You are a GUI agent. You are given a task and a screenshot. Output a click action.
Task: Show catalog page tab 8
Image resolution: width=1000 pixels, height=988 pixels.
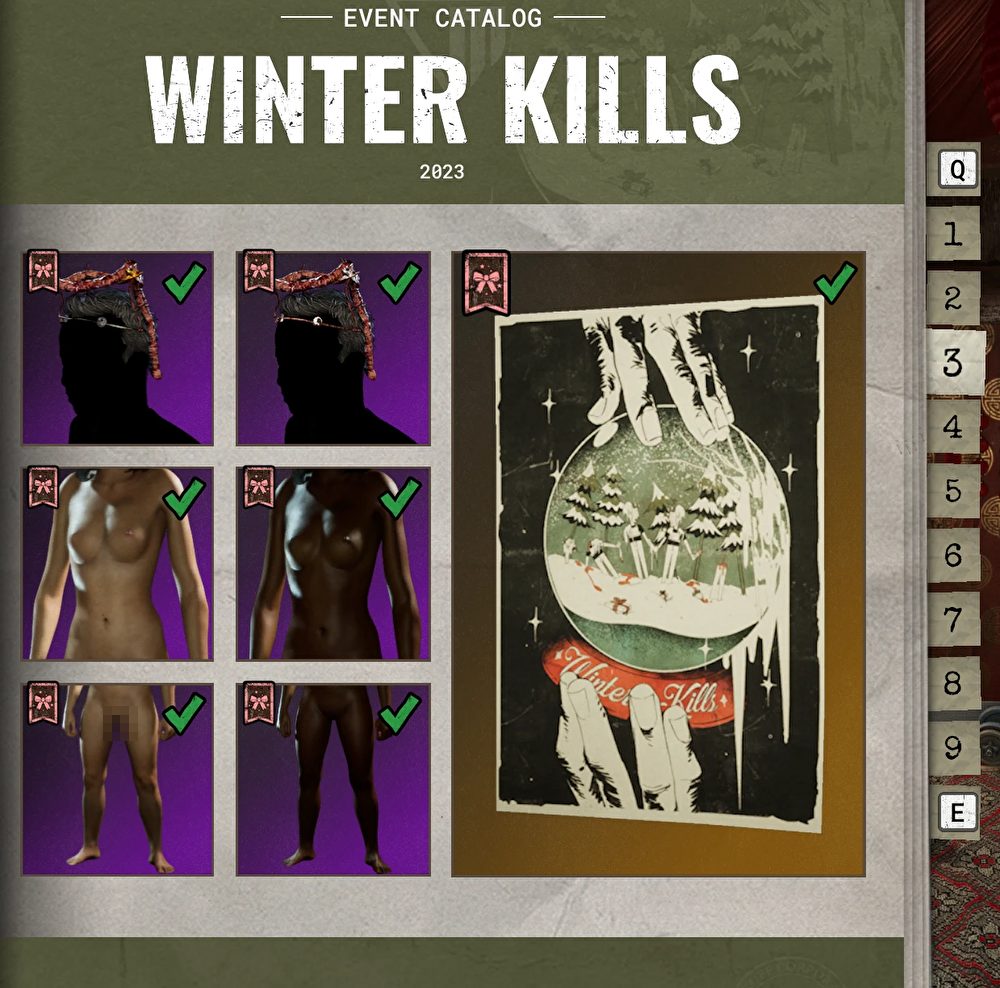click(x=953, y=683)
